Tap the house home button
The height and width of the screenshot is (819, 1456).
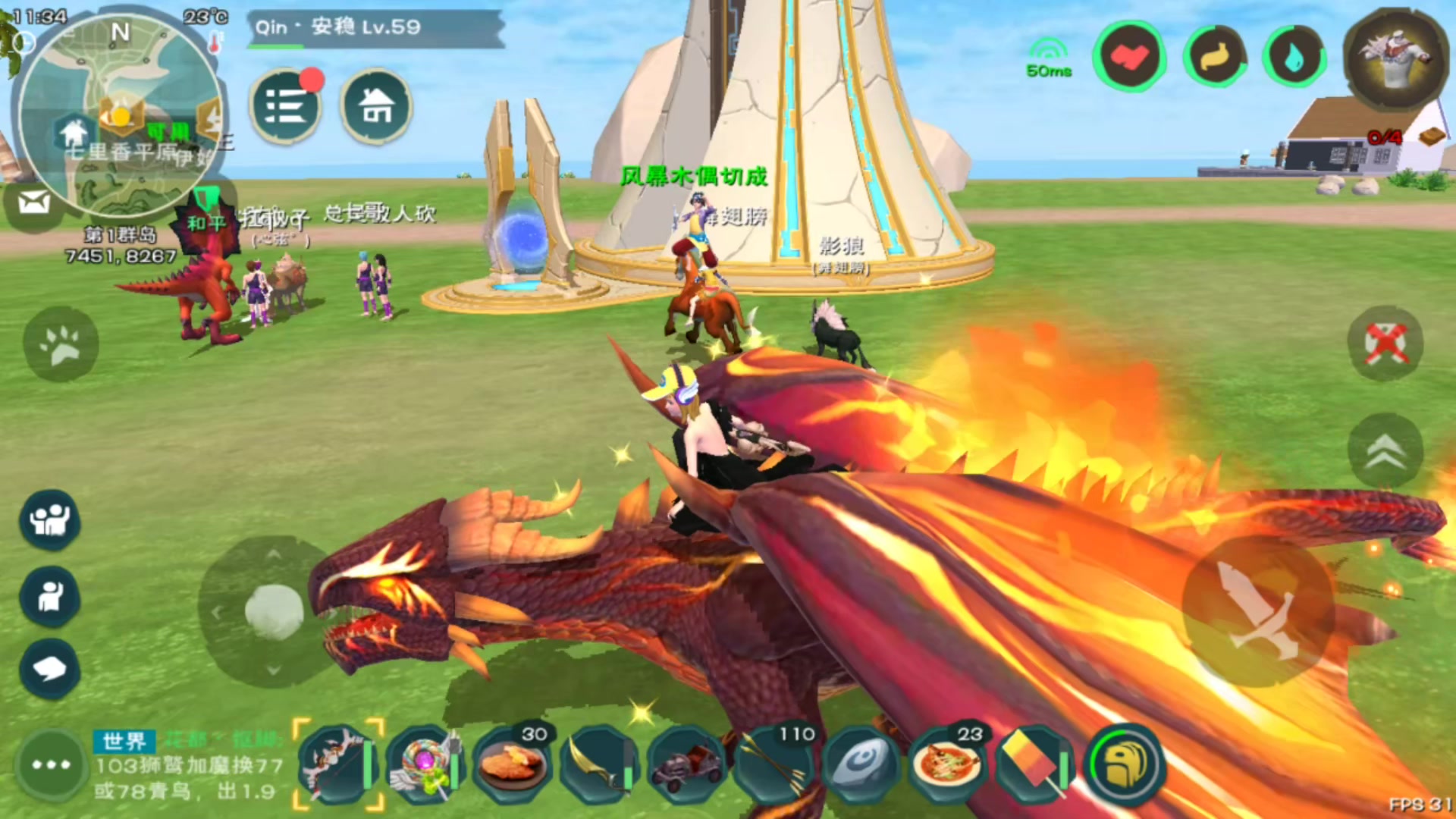(x=376, y=106)
